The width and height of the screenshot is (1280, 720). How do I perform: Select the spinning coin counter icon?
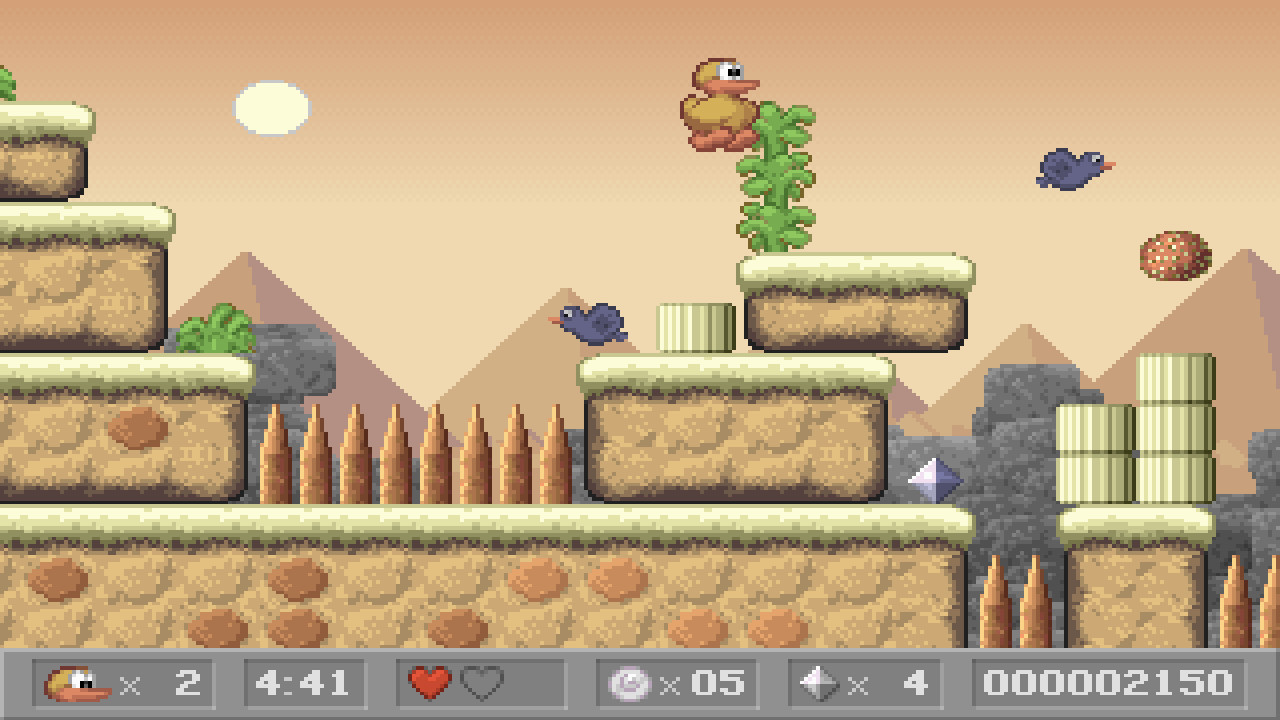point(630,684)
